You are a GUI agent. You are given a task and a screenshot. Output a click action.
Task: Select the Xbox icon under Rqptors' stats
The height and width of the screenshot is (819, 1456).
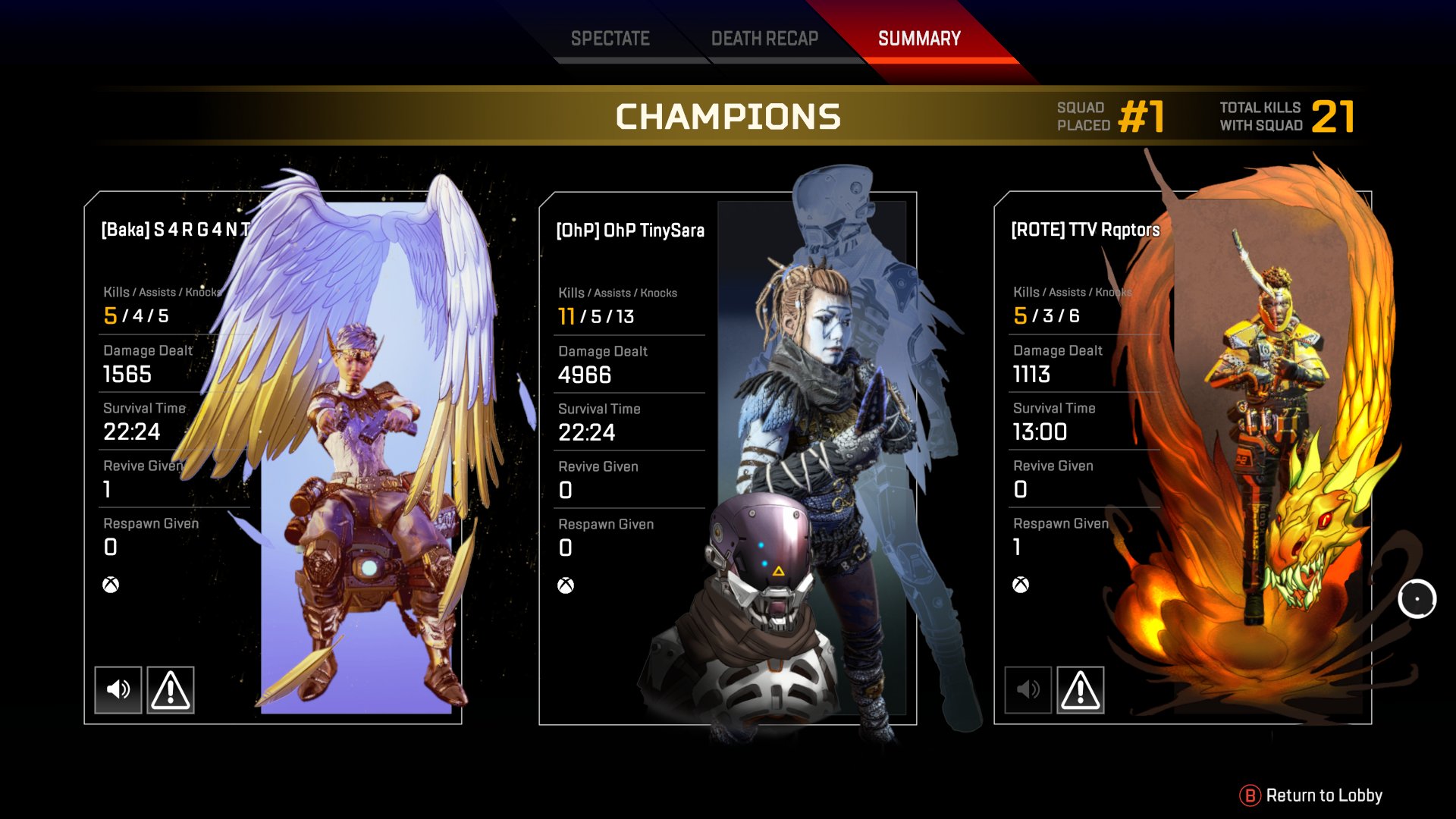(x=1020, y=584)
